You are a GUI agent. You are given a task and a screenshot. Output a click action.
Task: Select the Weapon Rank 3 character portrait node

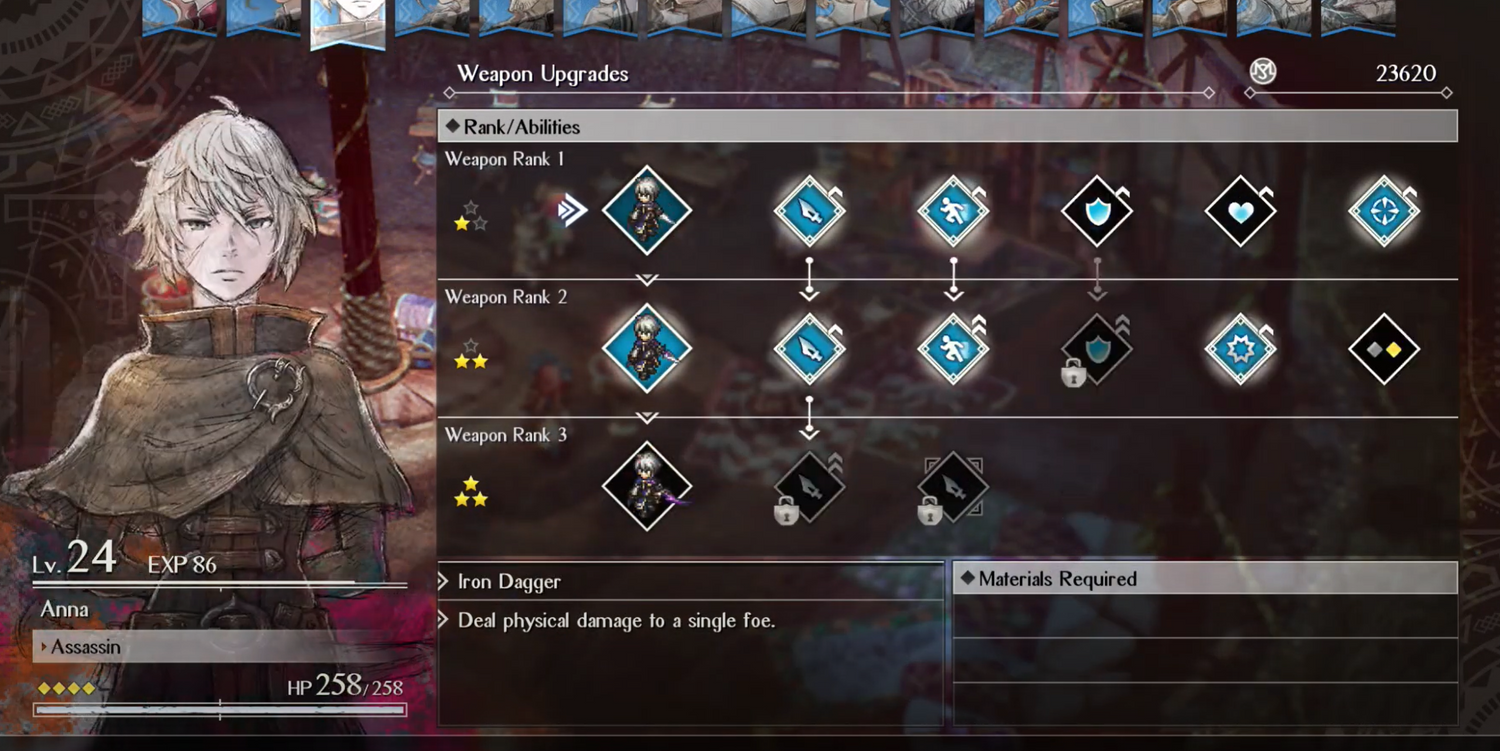pyautogui.click(x=647, y=487)
